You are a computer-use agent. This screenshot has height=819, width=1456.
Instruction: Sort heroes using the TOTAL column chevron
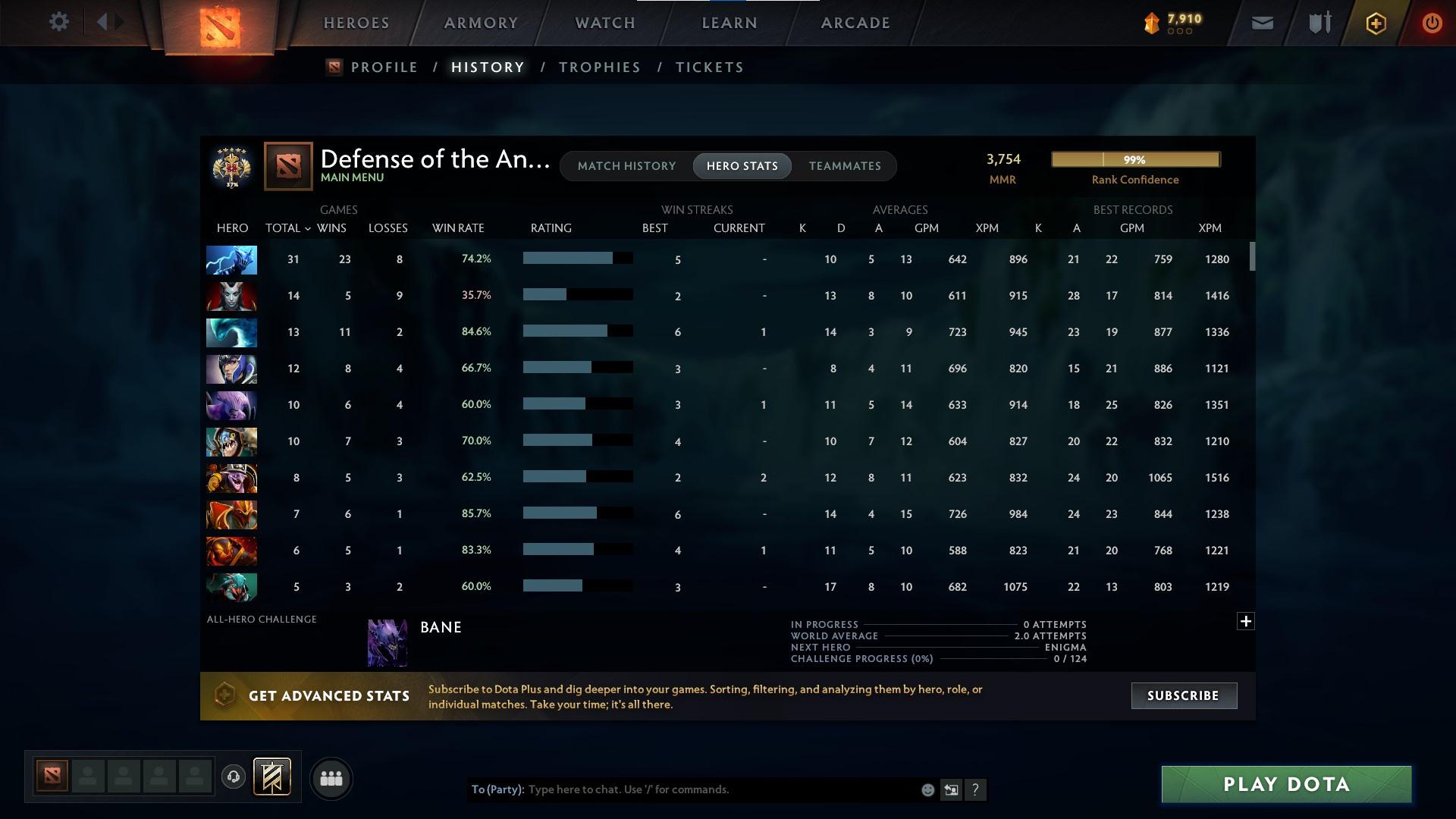306,228
